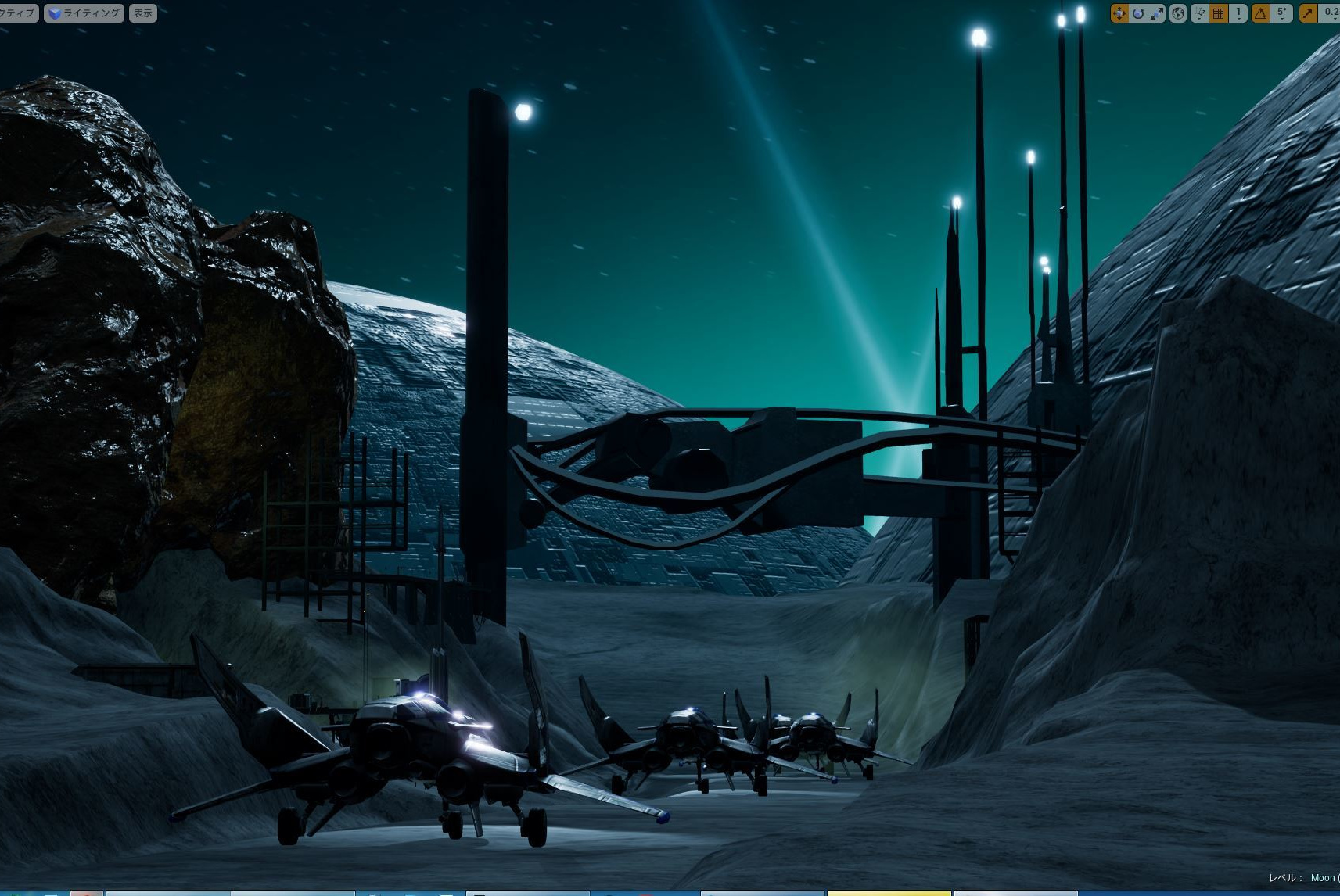Open the surface snapping options
The height and width of the screenshot is (896, 1340).
(x=1199, y=13)
